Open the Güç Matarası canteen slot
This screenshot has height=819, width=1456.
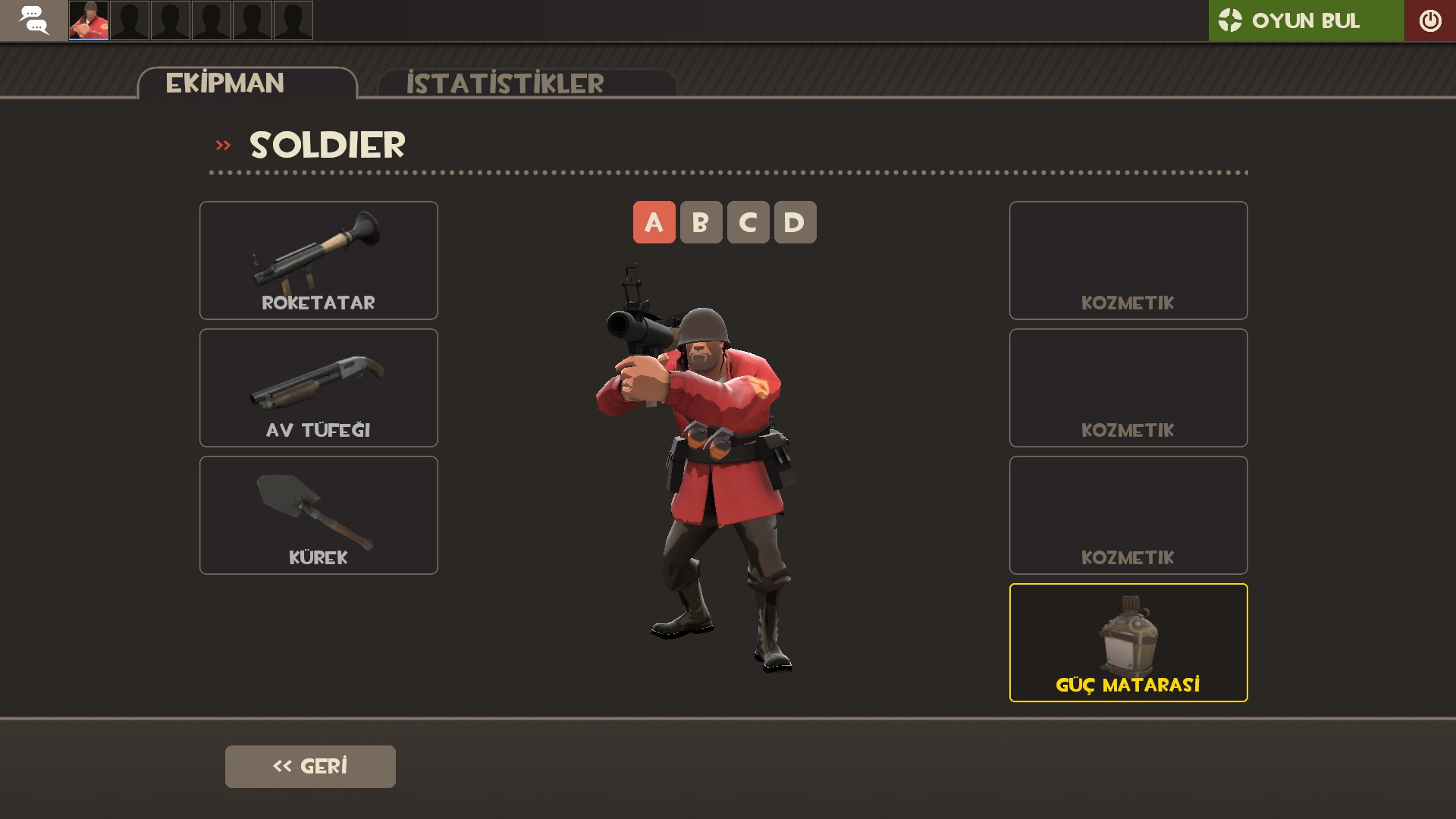pyautogui.click(x=1128, y=642)
